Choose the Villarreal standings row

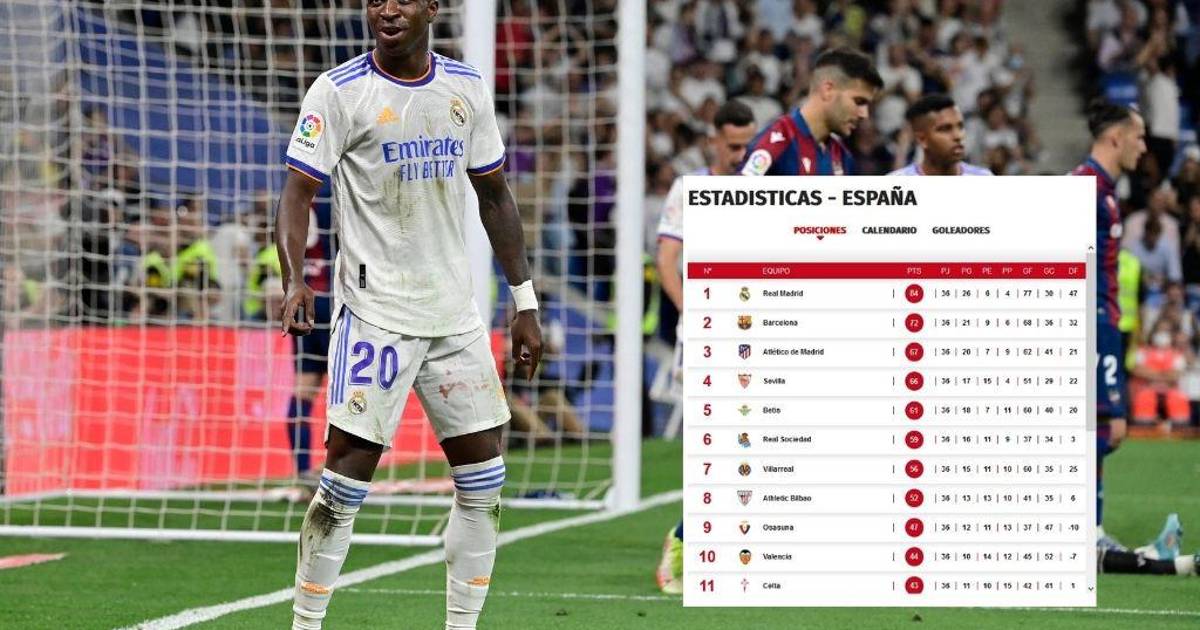779,468
